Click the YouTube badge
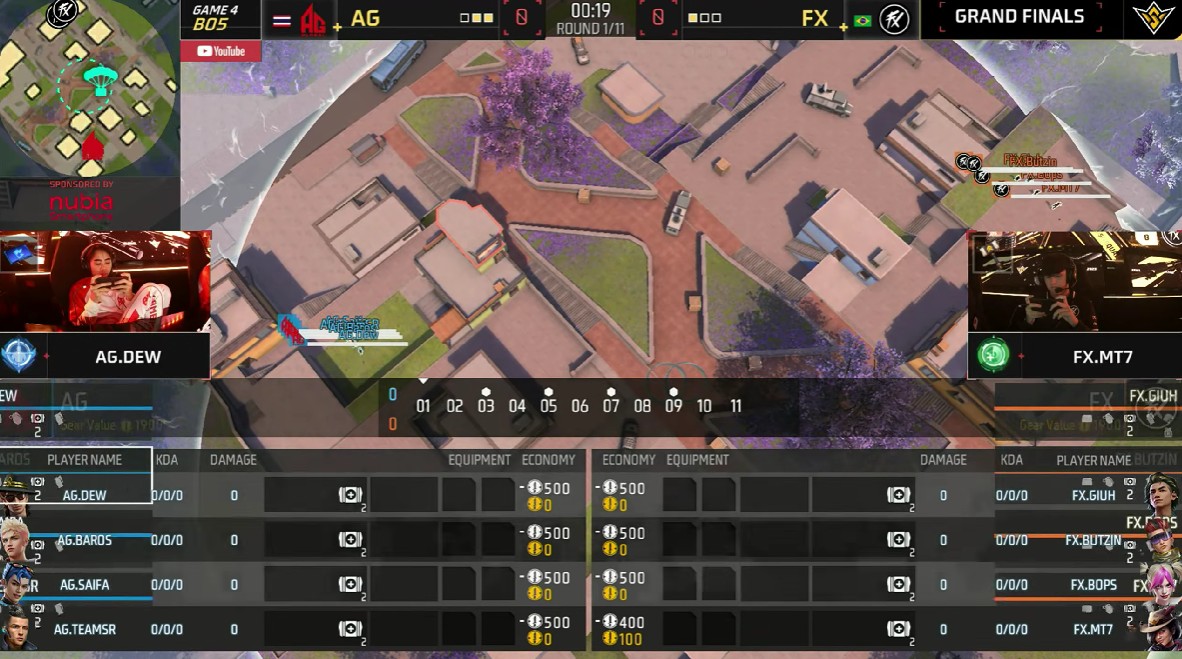1182x659 pixels. (x=221, y=51)
